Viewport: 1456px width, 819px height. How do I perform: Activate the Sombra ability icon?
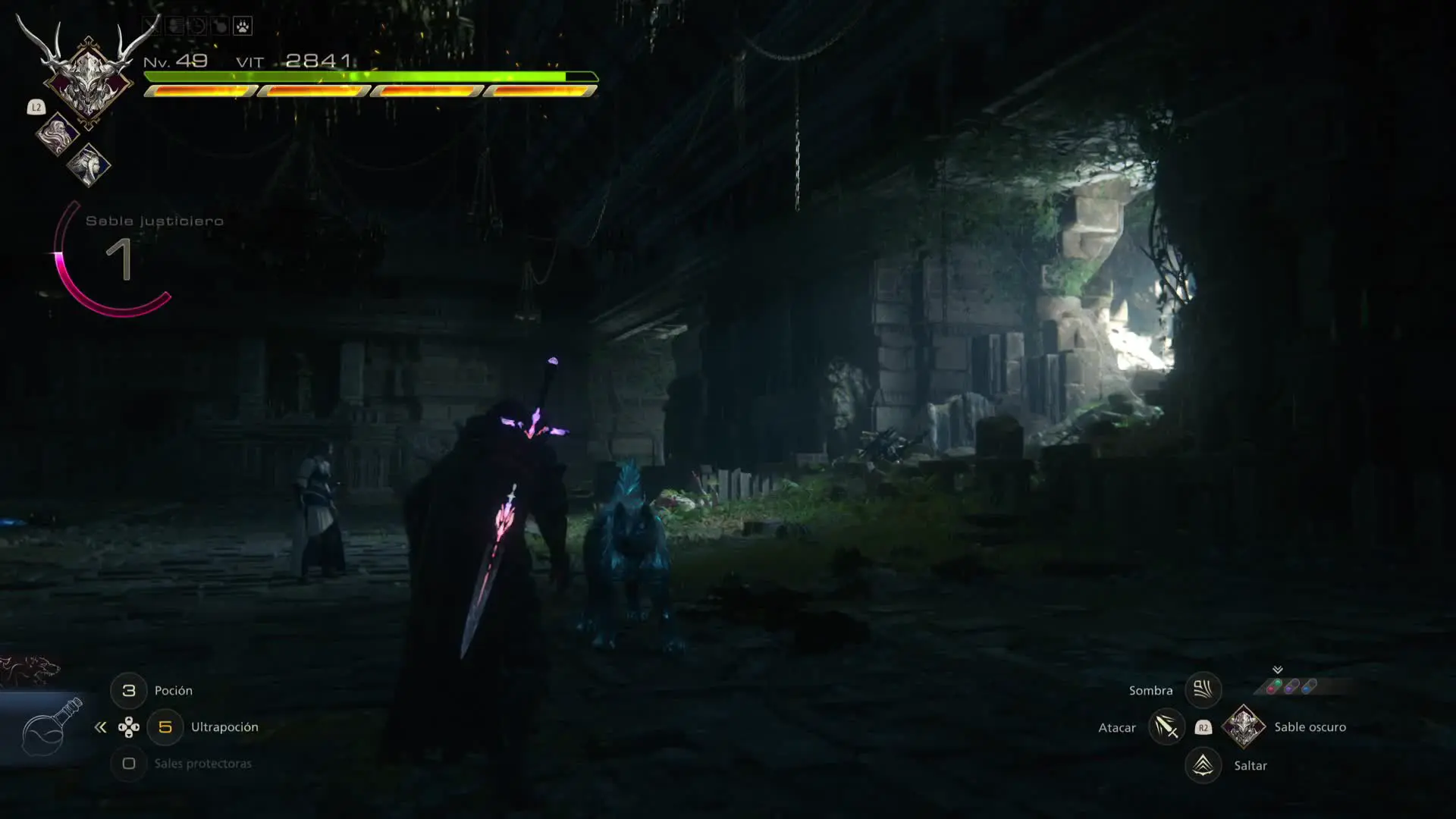(x=1203, y=690)
